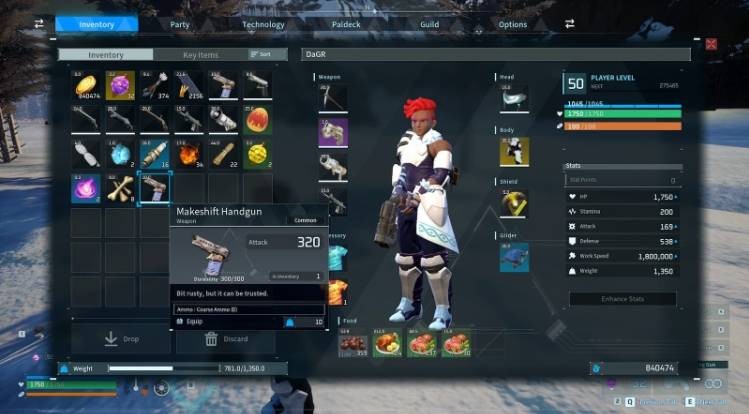Select the Makeshift Handgun inventory slot
This screenshot has width=749, height=414.
coord(155,187)
